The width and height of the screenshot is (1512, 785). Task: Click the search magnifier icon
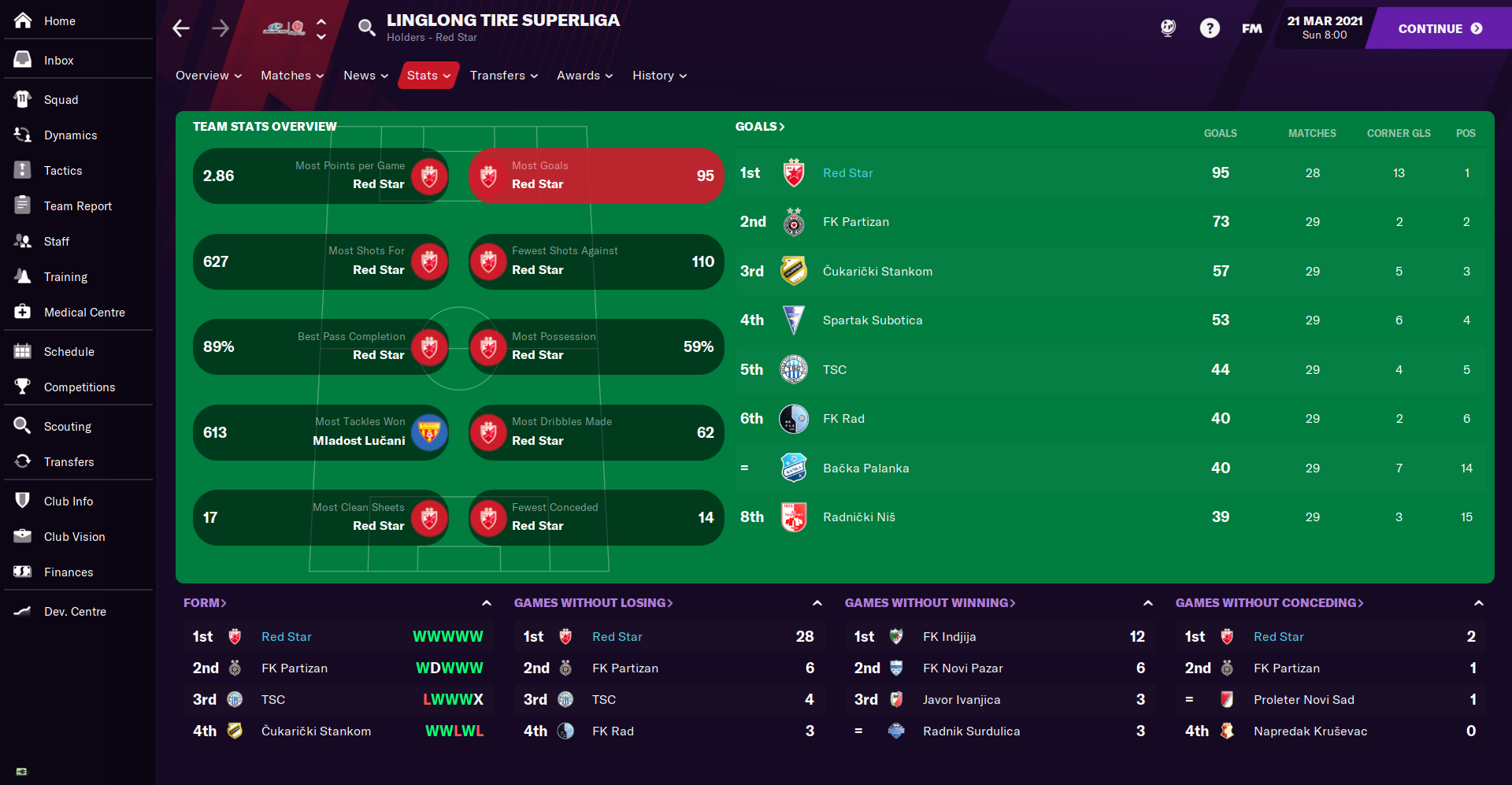(366, 28)
